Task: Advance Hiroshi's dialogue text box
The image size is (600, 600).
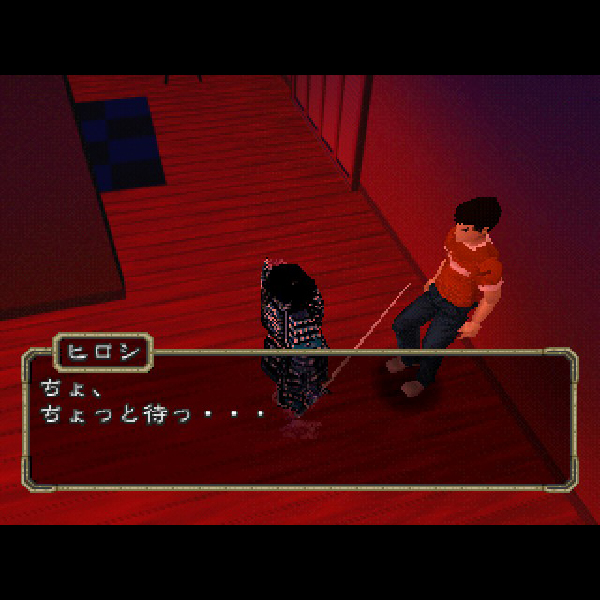Action: 300,420
